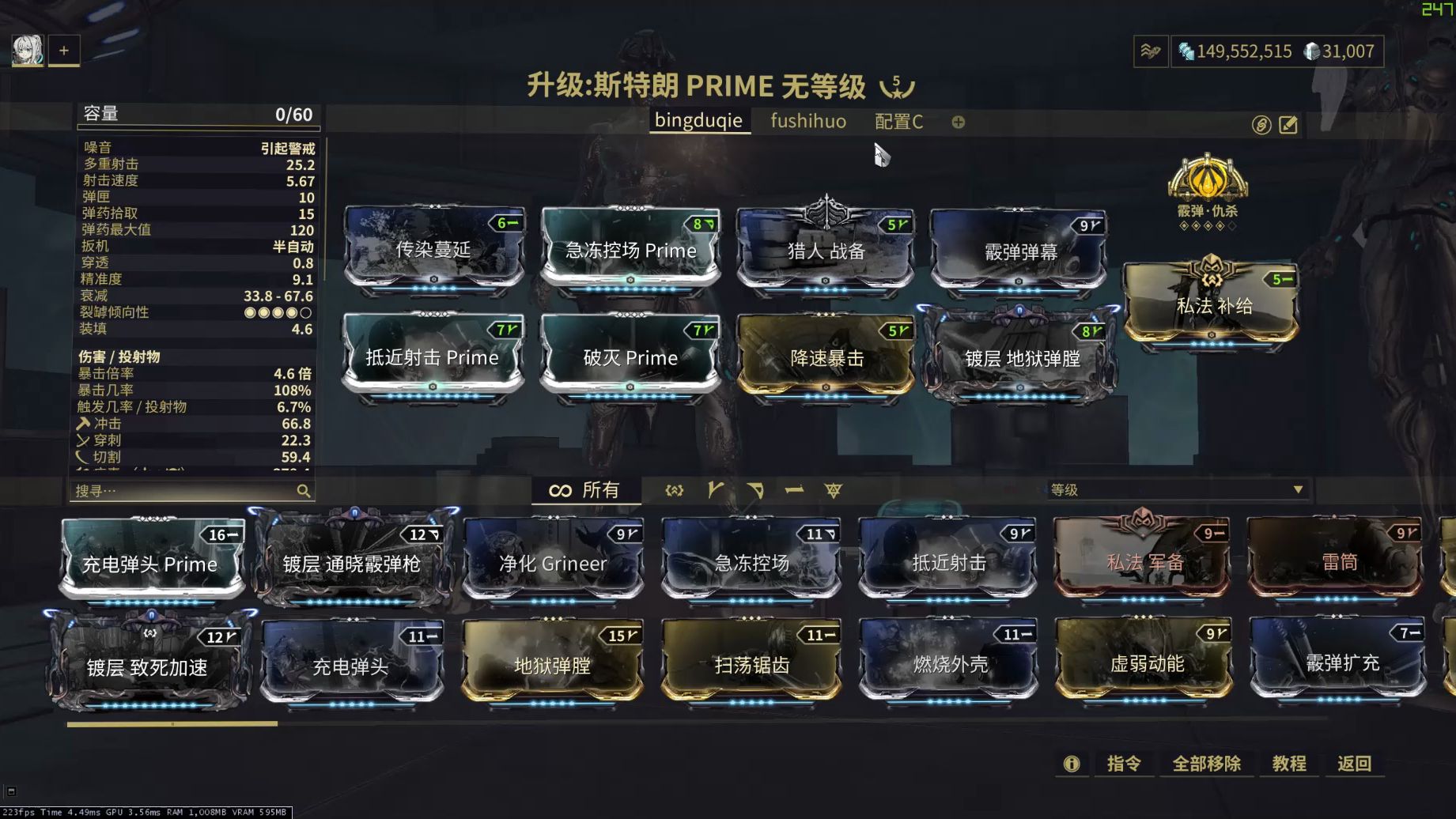Image resolution: width=1456 pixels, height=819 pixels.
Task: Click the magnifier icon in the search bar
Action: click(x=304, y=490)
